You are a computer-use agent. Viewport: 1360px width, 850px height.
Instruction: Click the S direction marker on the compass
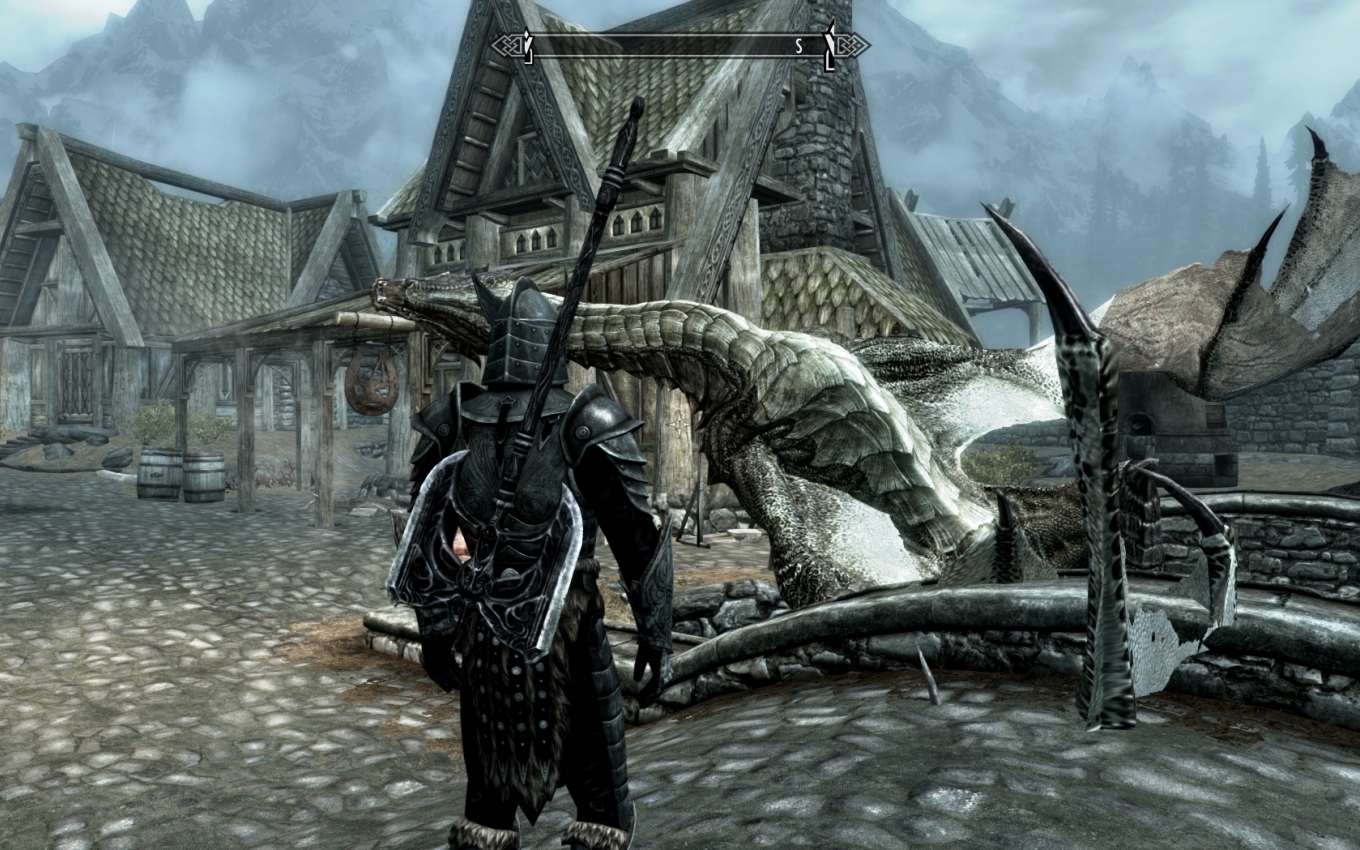point(799,45)
